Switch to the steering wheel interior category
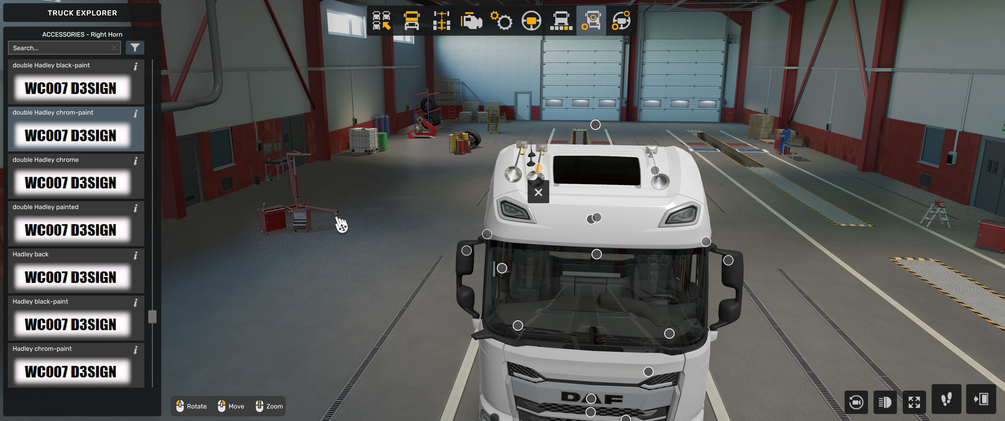1005x421 pixels. 531,20
